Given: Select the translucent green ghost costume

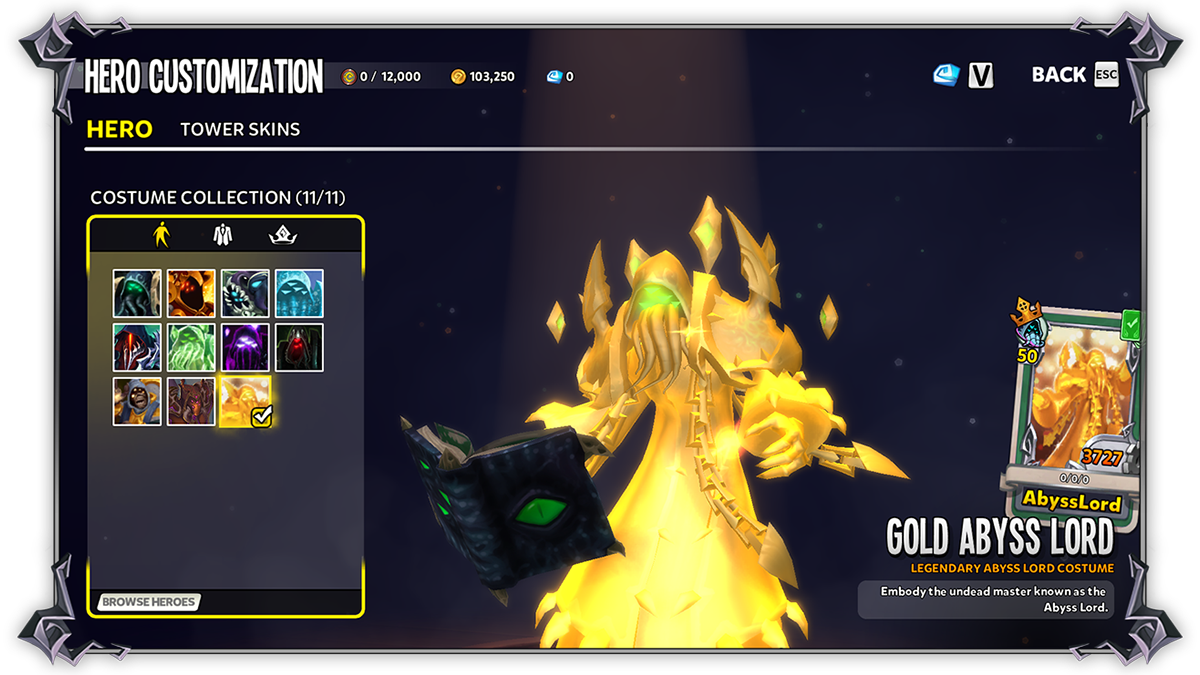Looking at the screenshot, I should pos(191,347).
